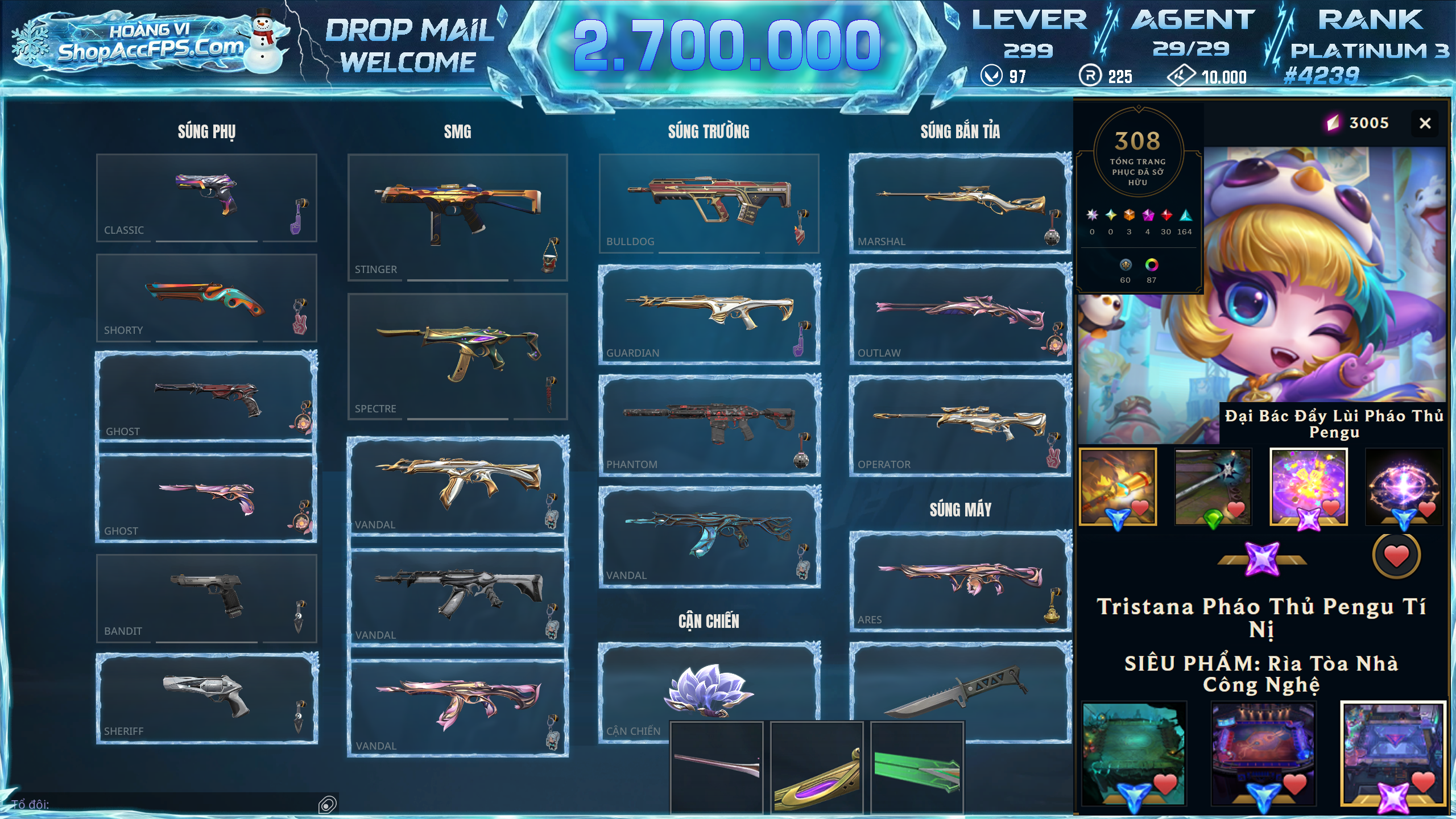
Task: Select the Spectre SMG slot
Action: [457, 356]
